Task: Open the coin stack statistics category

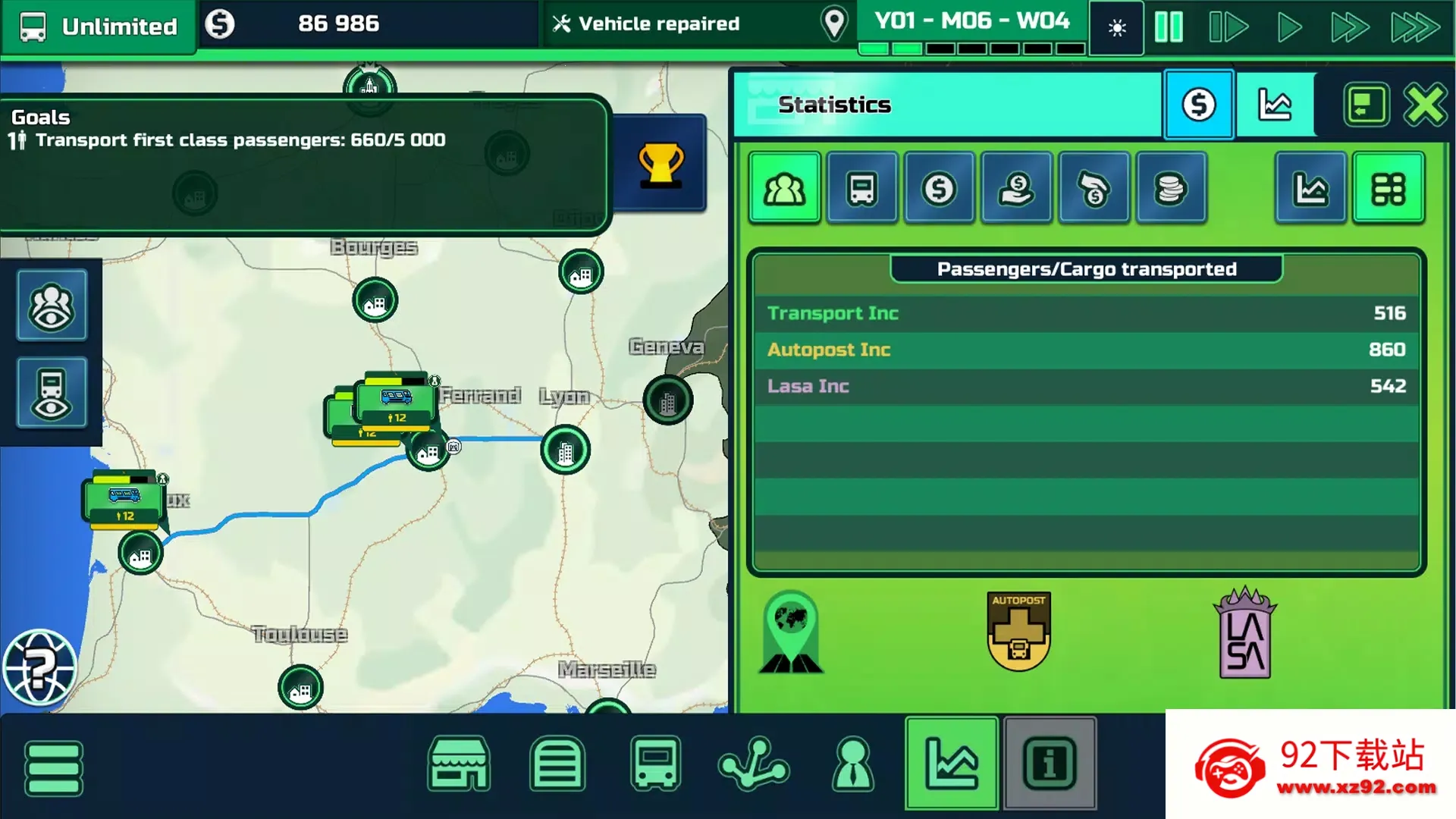Action: [1171, 187]
